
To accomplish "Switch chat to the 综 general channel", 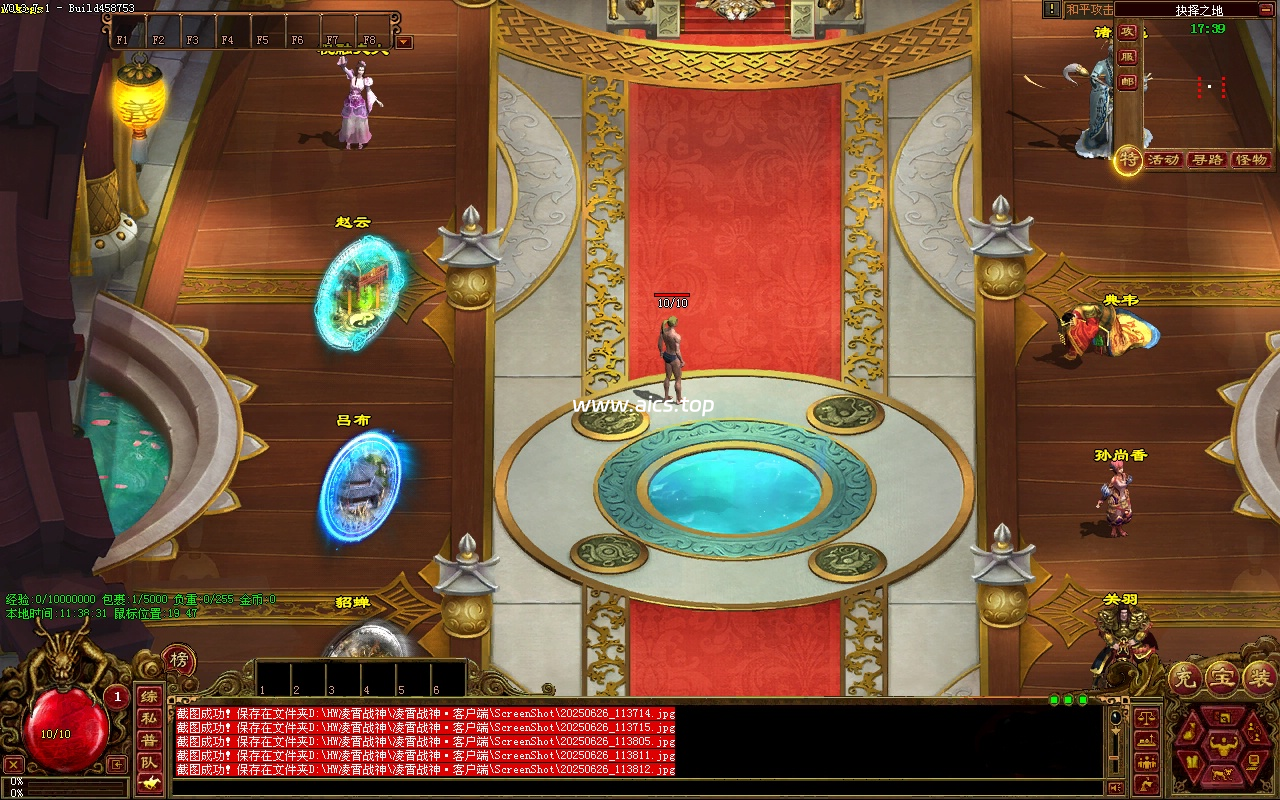I will click(148, 697).
